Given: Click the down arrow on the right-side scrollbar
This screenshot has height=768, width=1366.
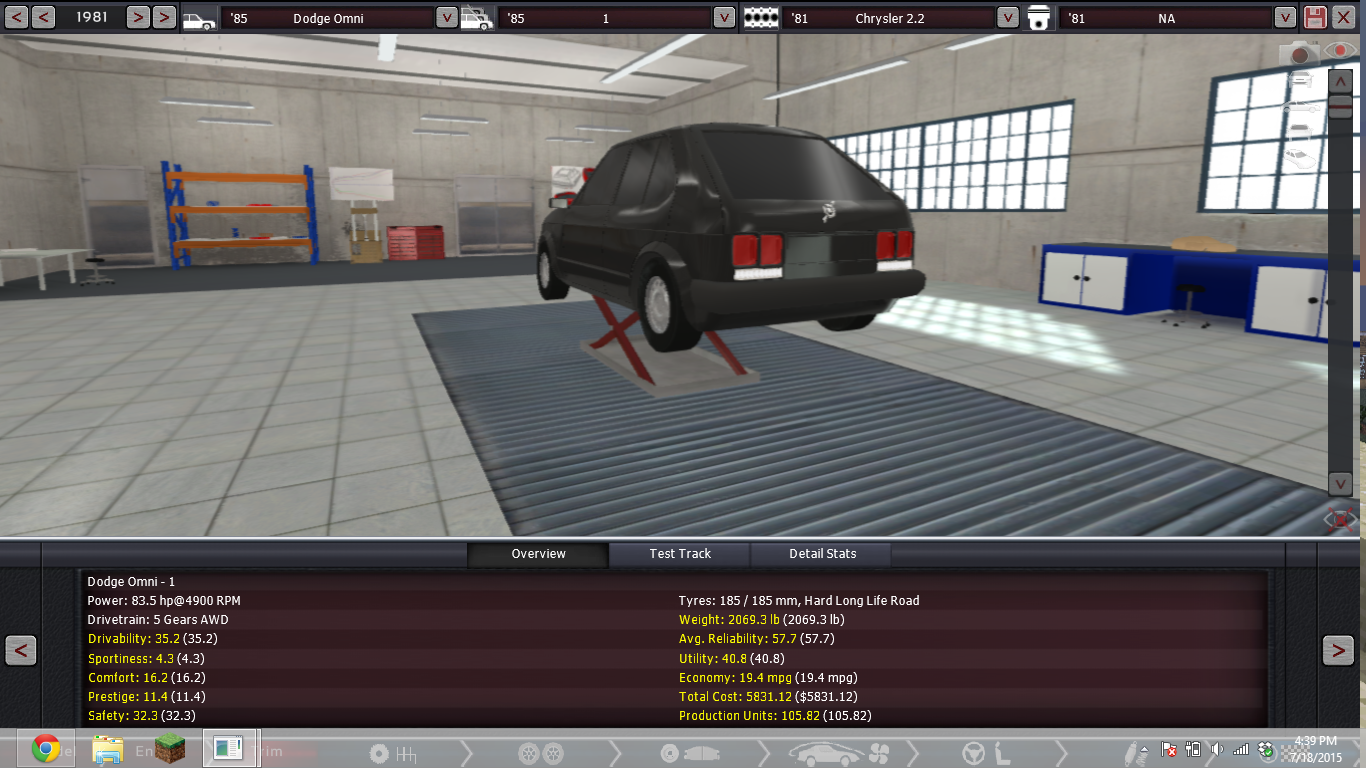Looking at the screenshot, I should point(1340,484).
